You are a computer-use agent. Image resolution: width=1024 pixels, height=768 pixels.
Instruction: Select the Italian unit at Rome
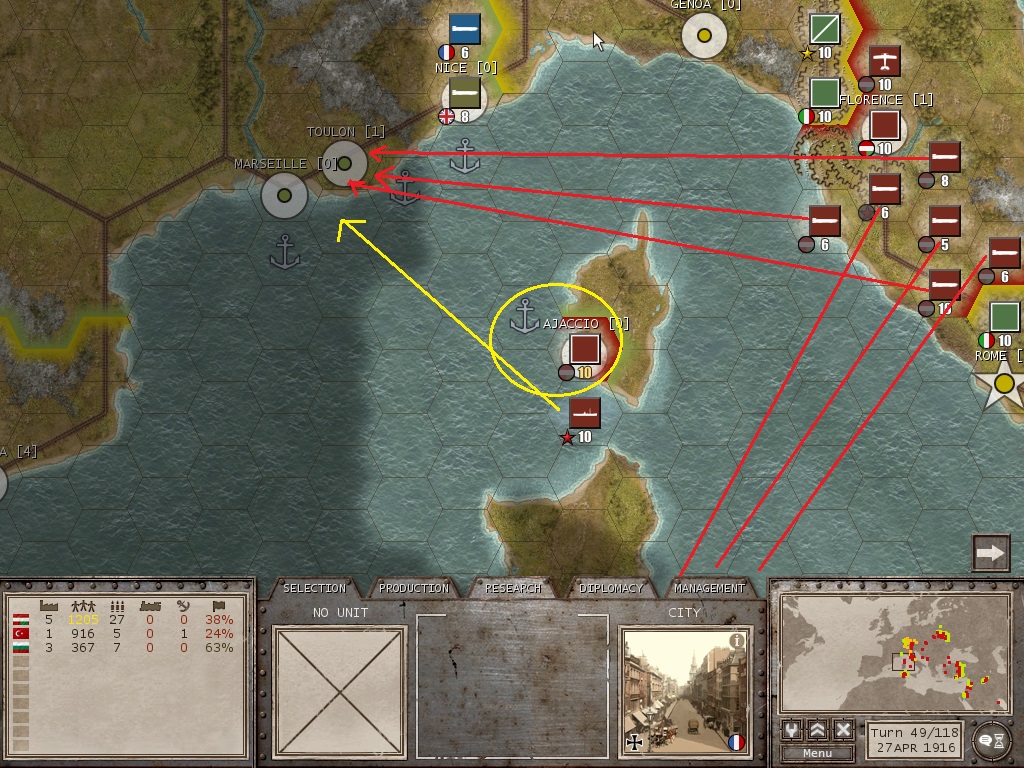1004,318
